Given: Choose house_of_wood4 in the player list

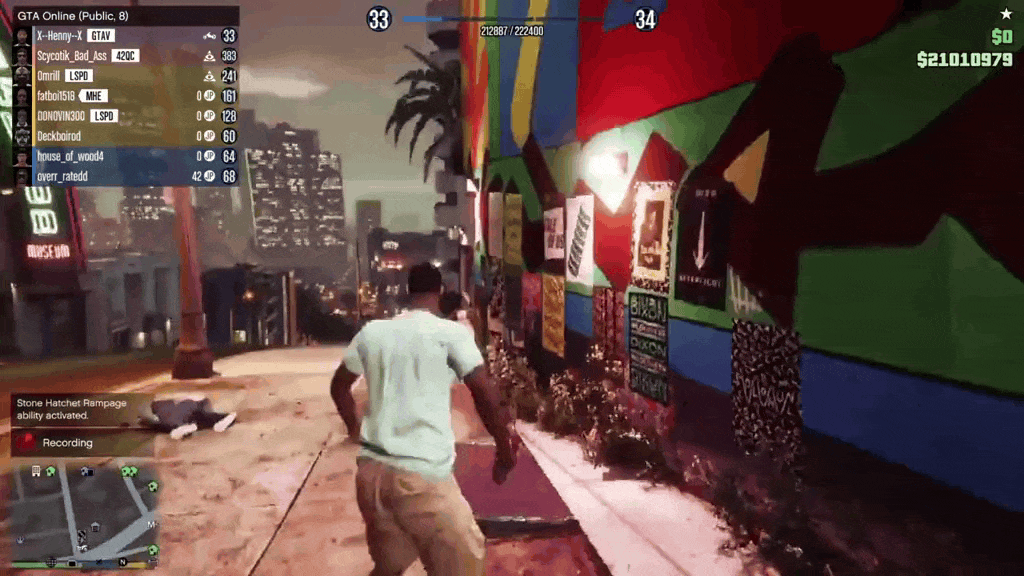Looking at the screenshot, I should tap(70, 156).
